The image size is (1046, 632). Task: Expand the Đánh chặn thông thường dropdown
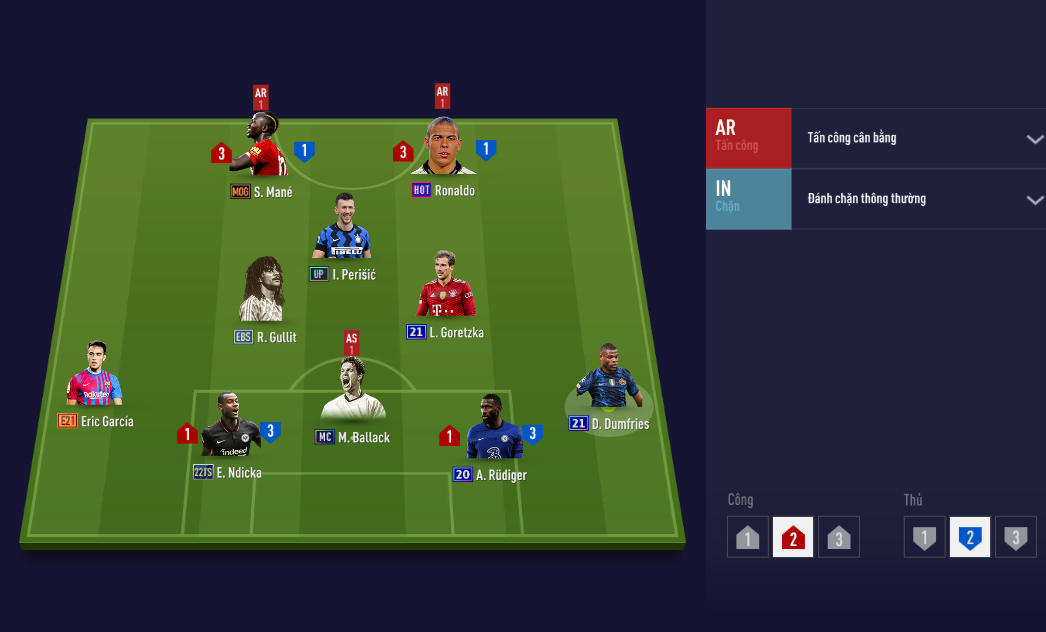pos(918,199)
